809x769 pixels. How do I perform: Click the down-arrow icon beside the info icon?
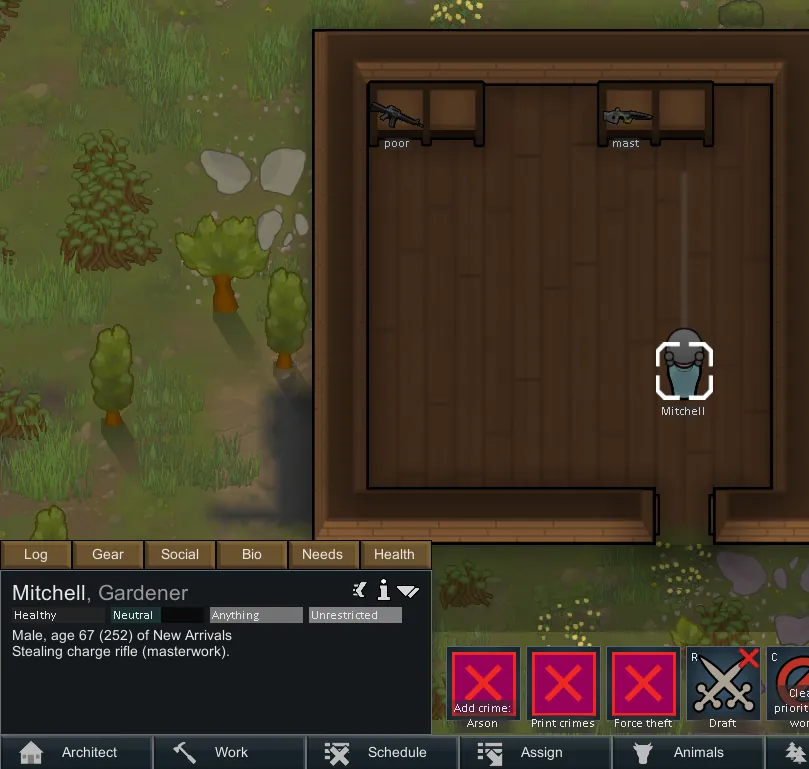click(408, 591)
